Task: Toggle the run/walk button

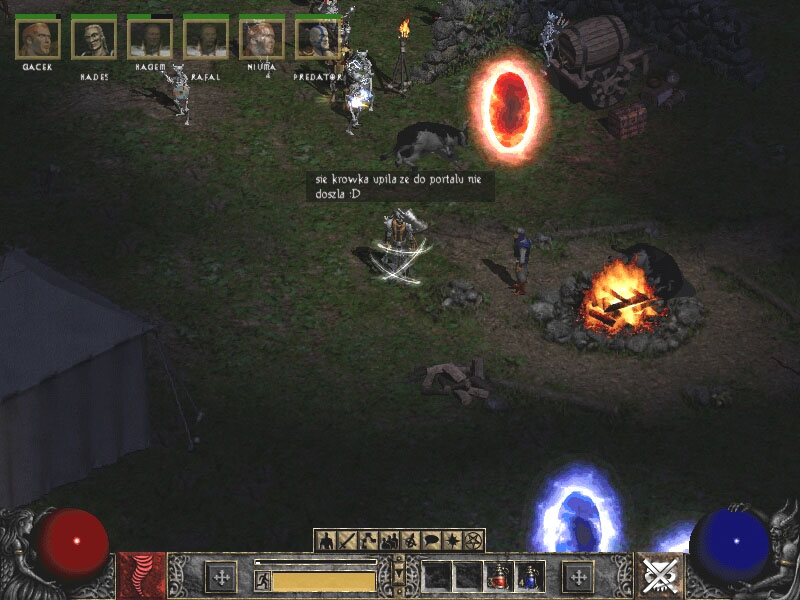Action: pos(262,580)
